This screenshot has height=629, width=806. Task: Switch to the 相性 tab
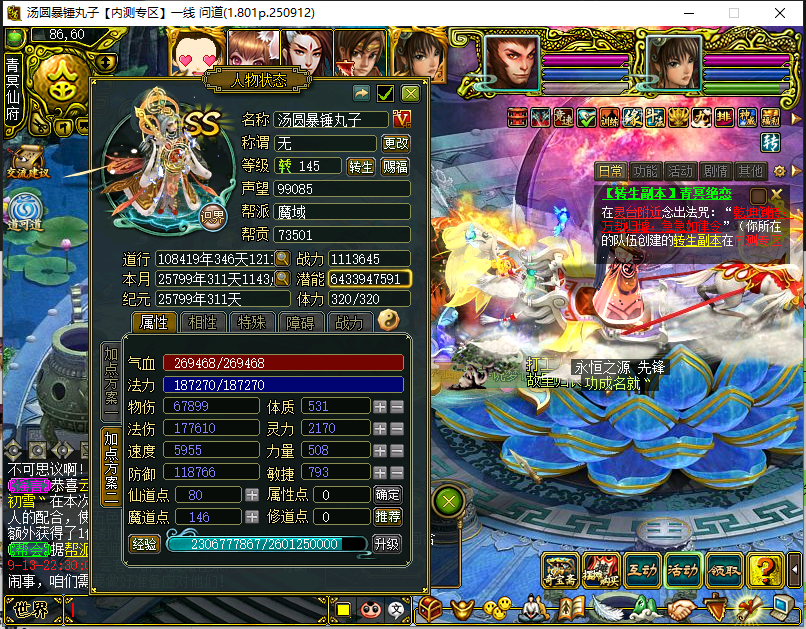[203, 322]
